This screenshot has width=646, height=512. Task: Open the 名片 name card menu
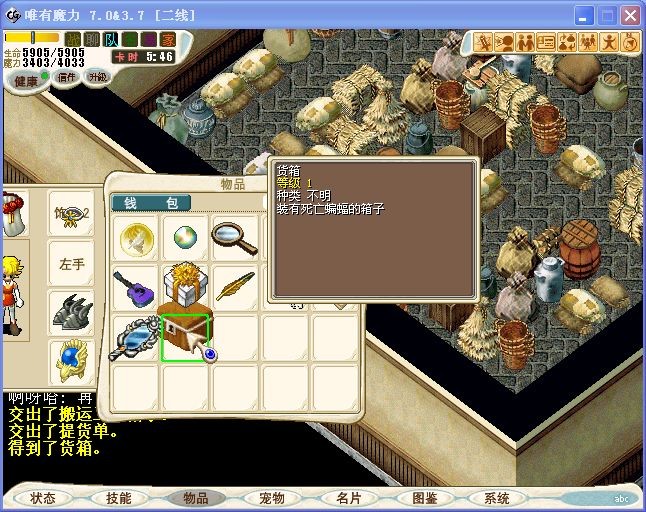(x=348, y=497)
